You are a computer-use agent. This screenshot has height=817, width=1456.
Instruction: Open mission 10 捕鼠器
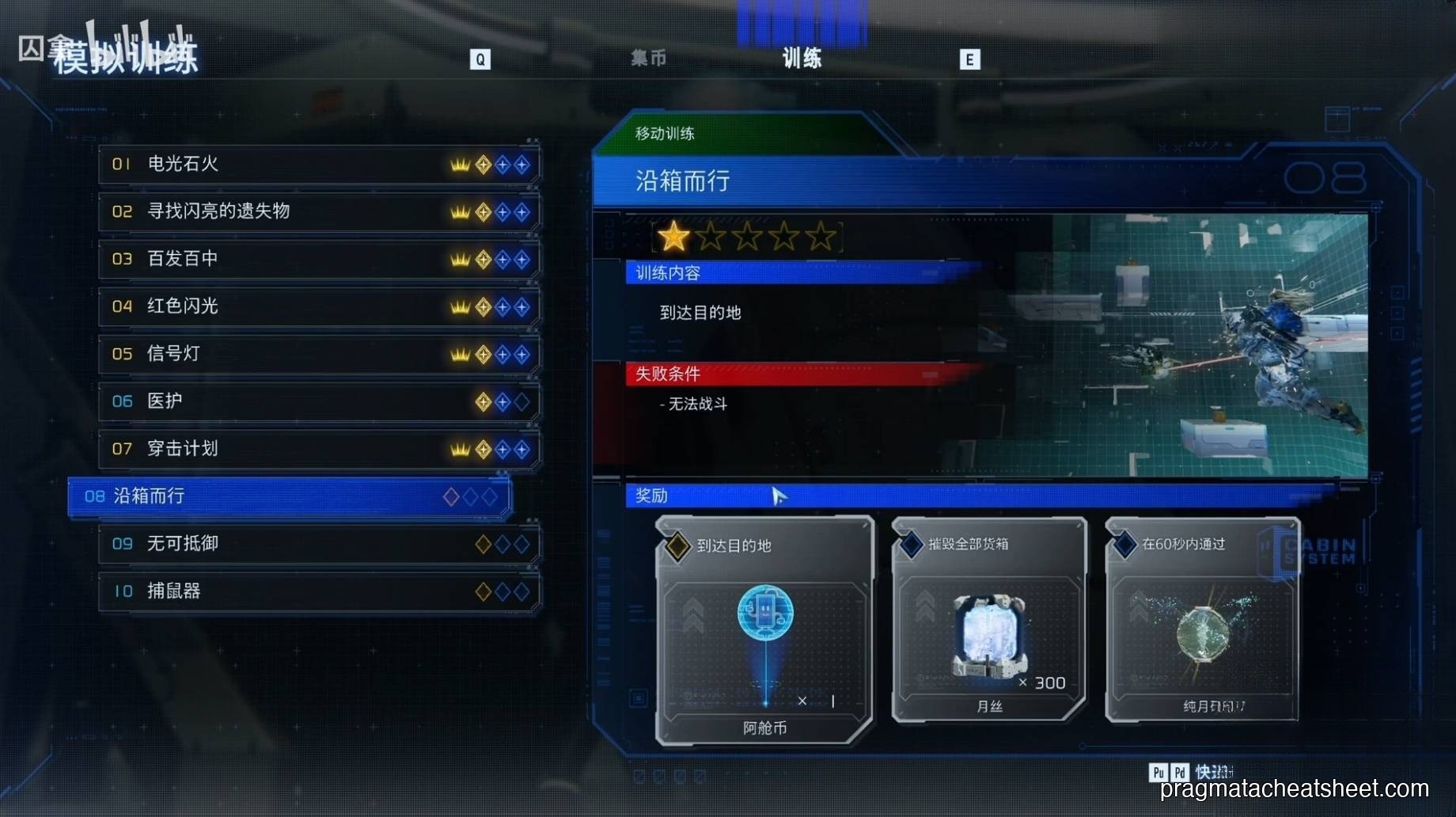click(317, 591)
